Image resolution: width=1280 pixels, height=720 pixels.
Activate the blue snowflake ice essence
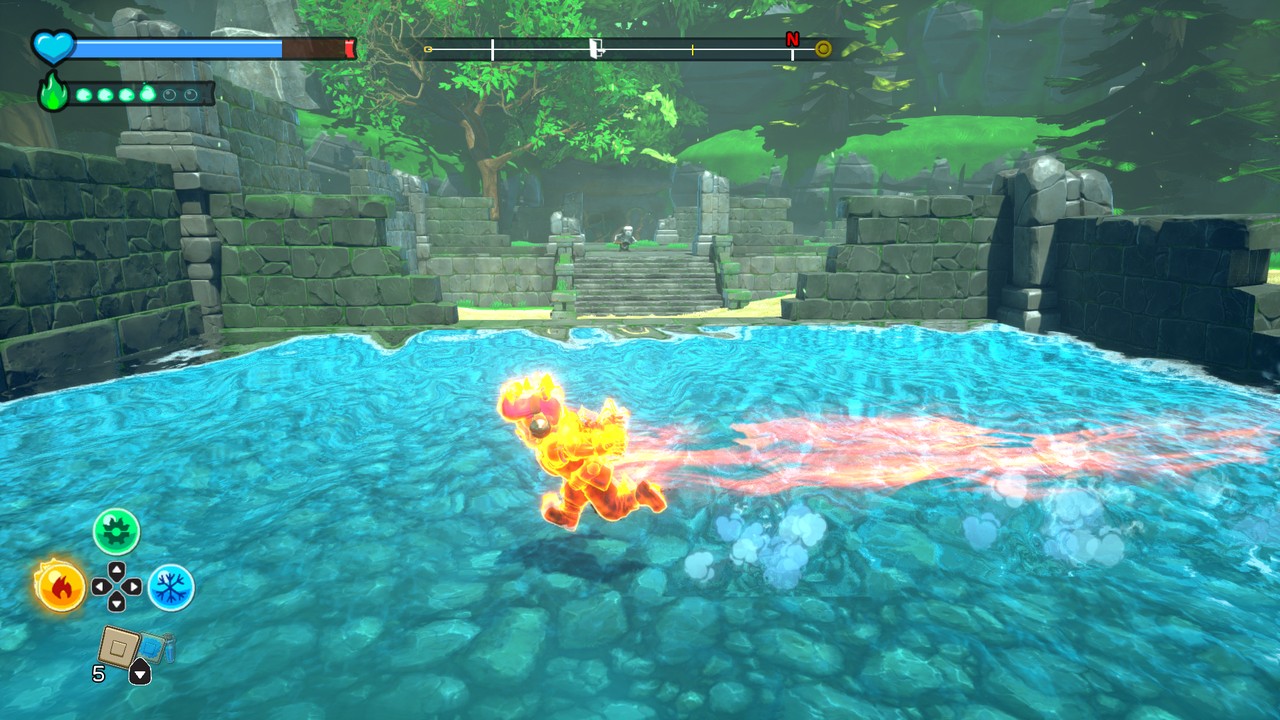click(171, 587)
